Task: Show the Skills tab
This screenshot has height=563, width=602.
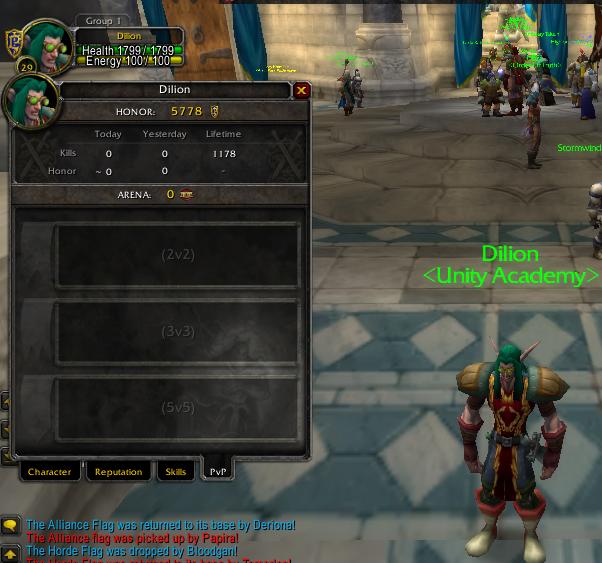Action: pos(176,472)
